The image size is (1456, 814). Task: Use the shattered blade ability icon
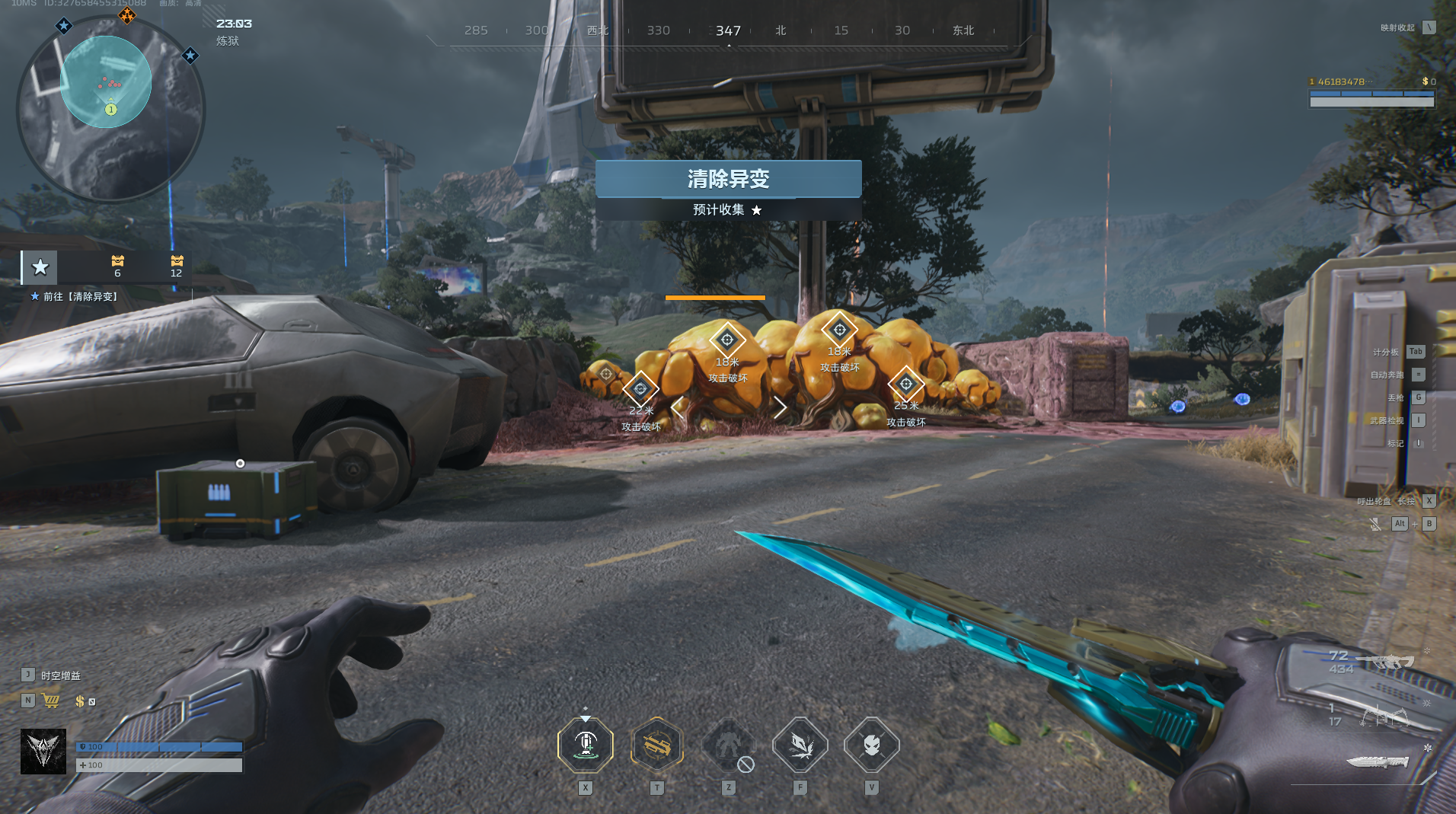pyautogui.click(x=800, y=745)
